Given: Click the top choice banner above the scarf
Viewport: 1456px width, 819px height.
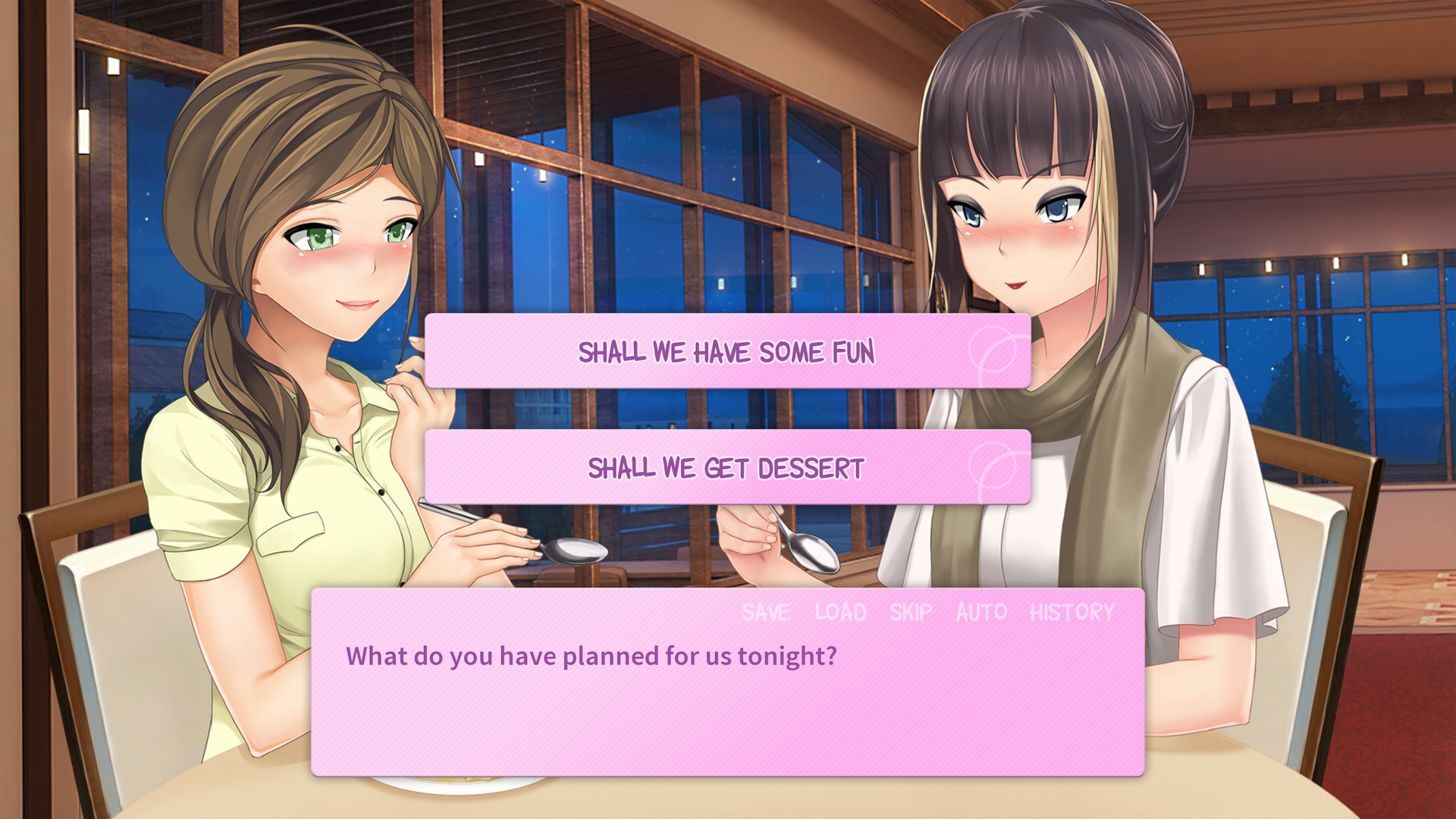Looking at the screenshot, I should pos(726,351).
